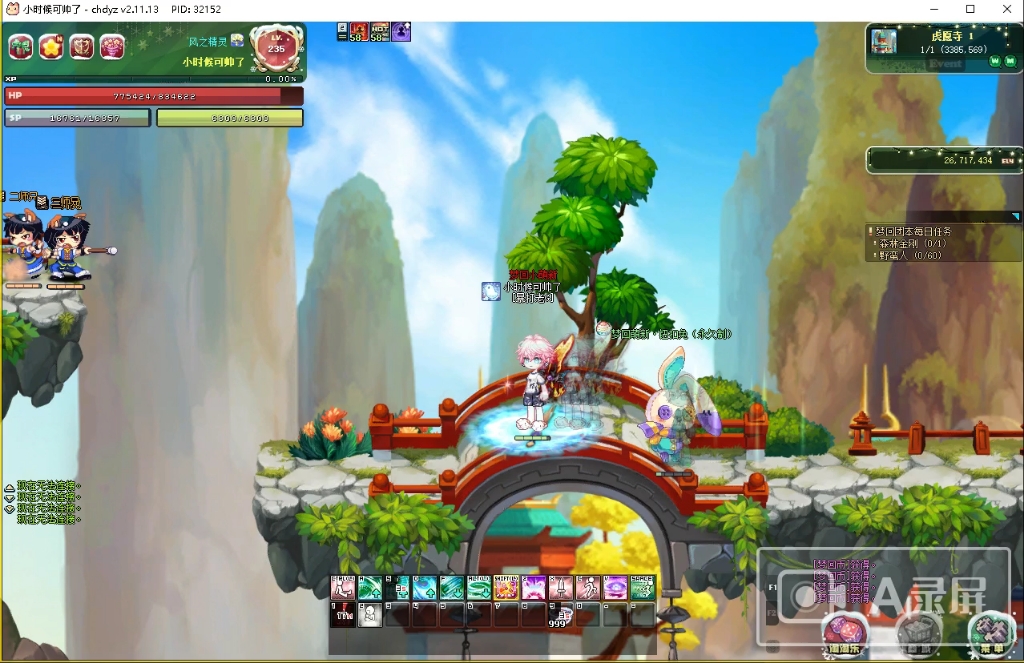1024x663 pixels.
Task: Close the game window
Action: (x=1002, y=10)
